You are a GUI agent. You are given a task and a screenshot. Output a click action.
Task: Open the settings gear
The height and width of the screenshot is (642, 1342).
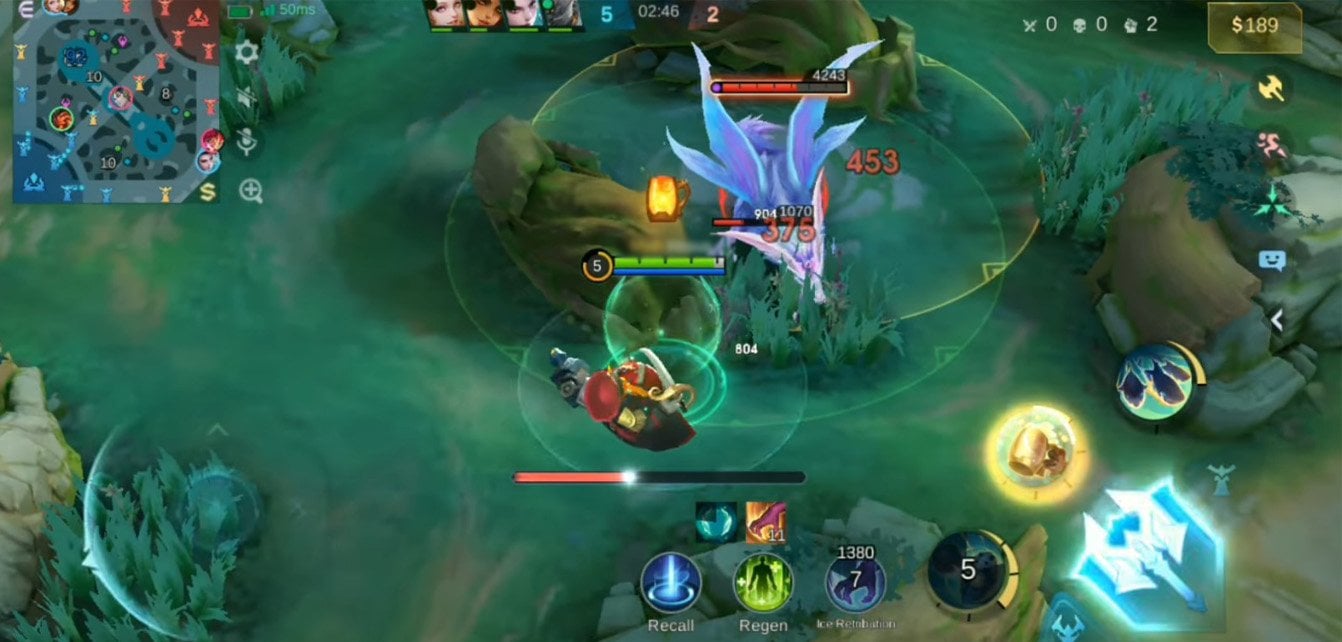[x=246, y=52]
